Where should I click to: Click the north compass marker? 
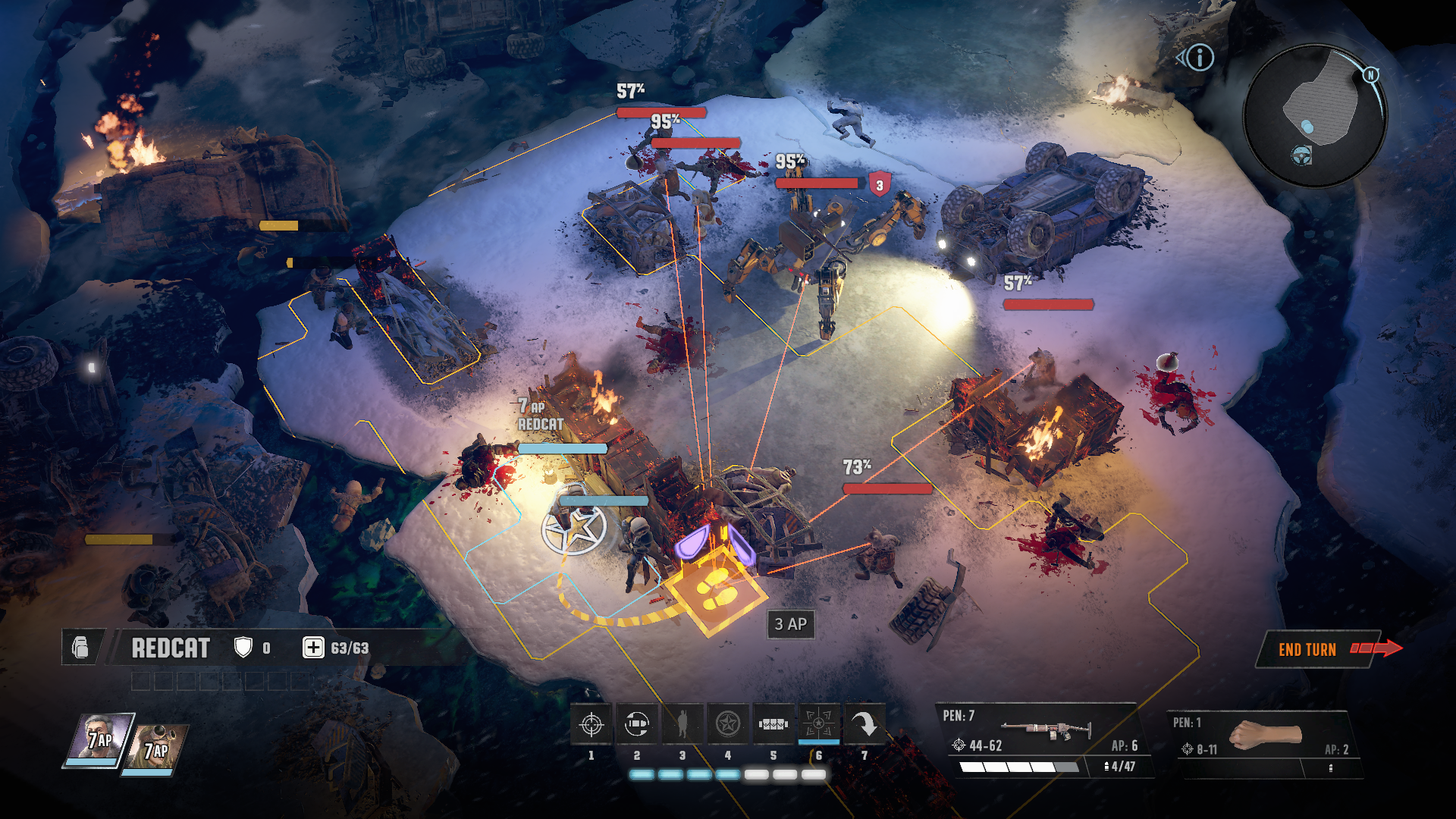click(x=1371, y=74)
